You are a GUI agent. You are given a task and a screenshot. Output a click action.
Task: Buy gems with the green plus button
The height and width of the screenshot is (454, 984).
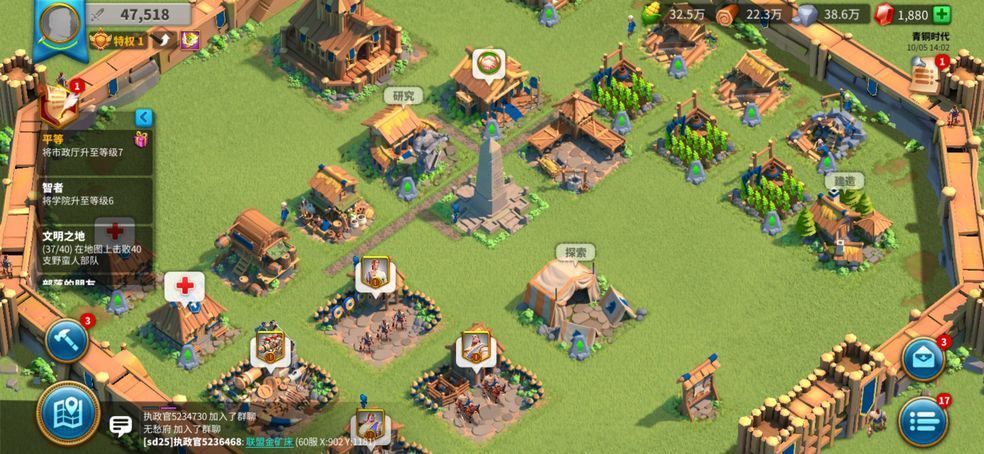pos(942,14)
